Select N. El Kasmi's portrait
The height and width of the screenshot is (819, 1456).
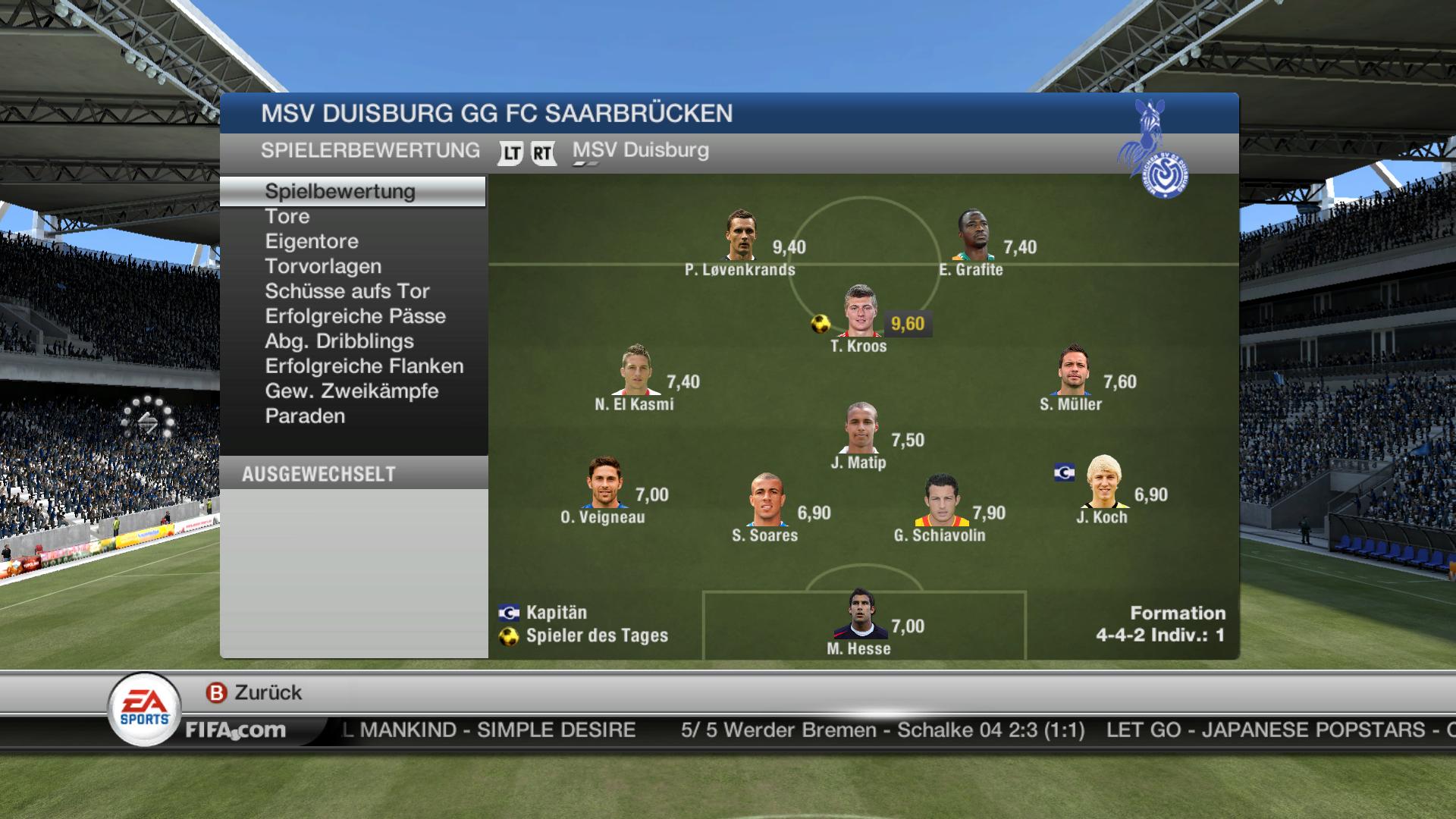(x=635, y=370)
